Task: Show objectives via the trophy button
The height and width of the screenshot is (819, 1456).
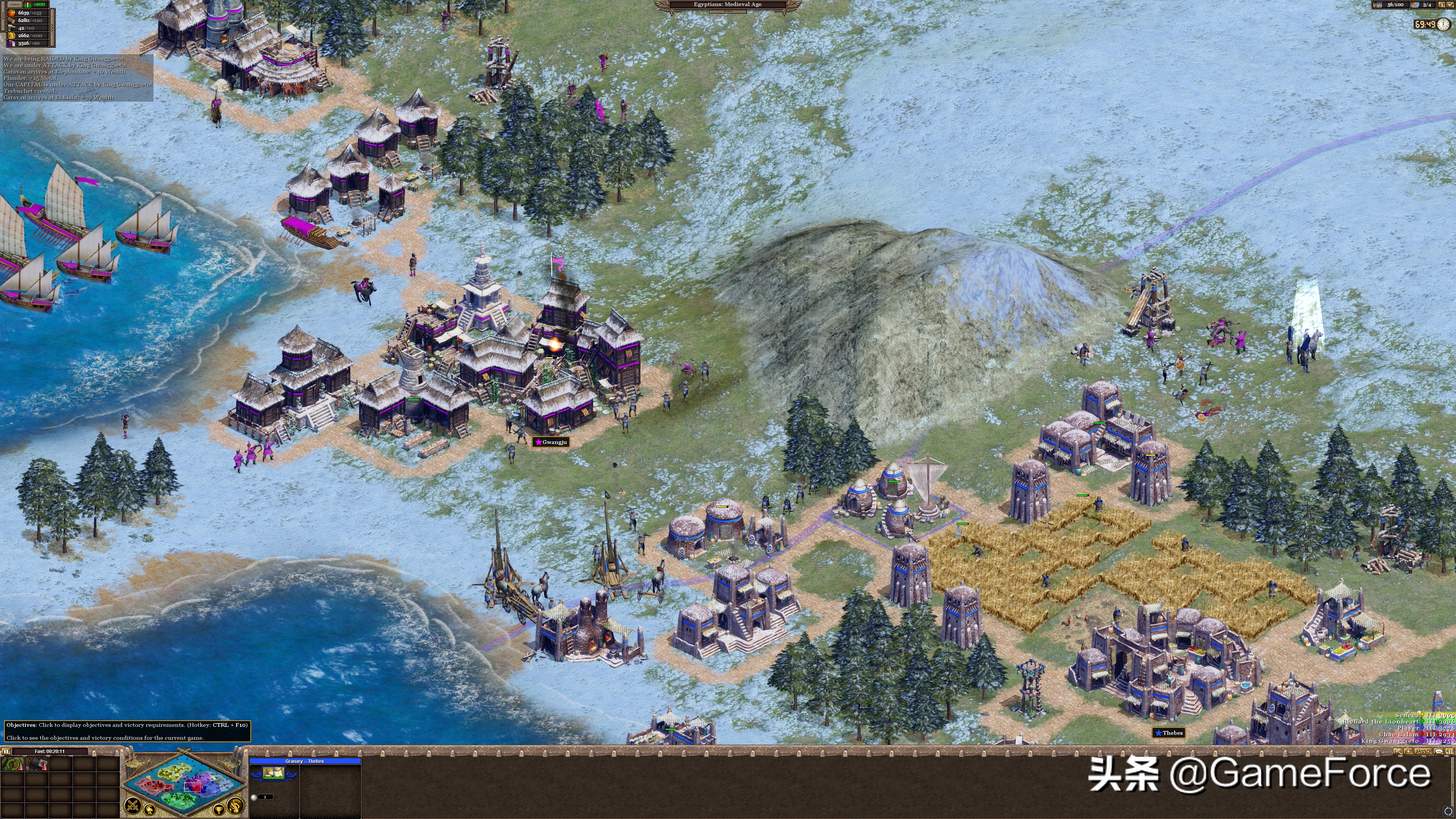Action: point(219,810)
